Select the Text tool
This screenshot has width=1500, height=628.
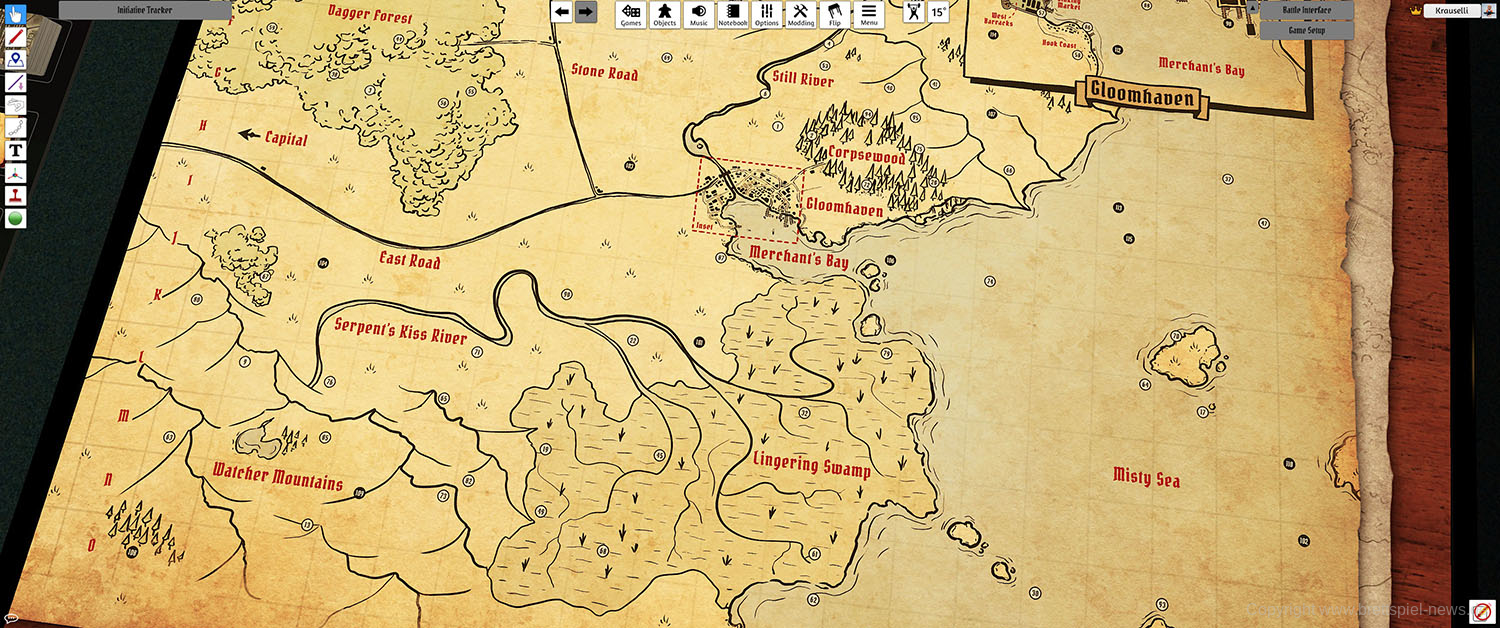[x=16, y=151]
